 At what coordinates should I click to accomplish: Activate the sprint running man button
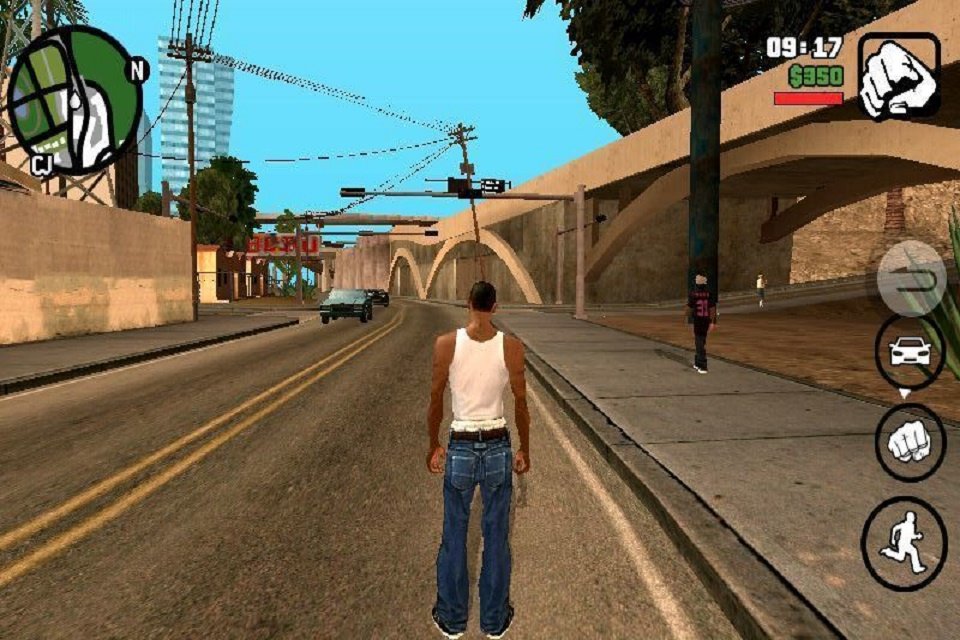[x=903, y=544]
